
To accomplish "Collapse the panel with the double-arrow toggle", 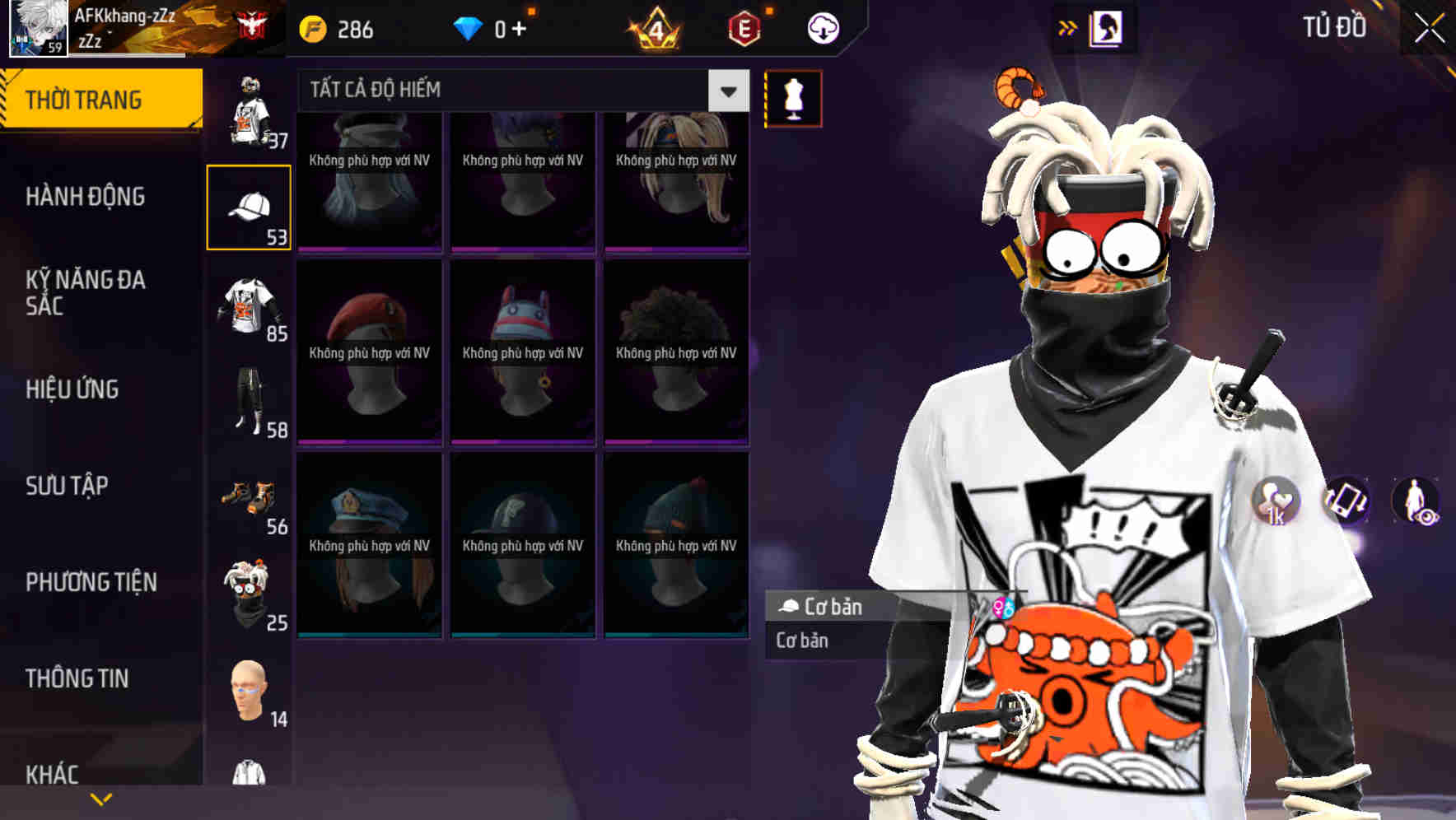I will [x=1069, y=26].
